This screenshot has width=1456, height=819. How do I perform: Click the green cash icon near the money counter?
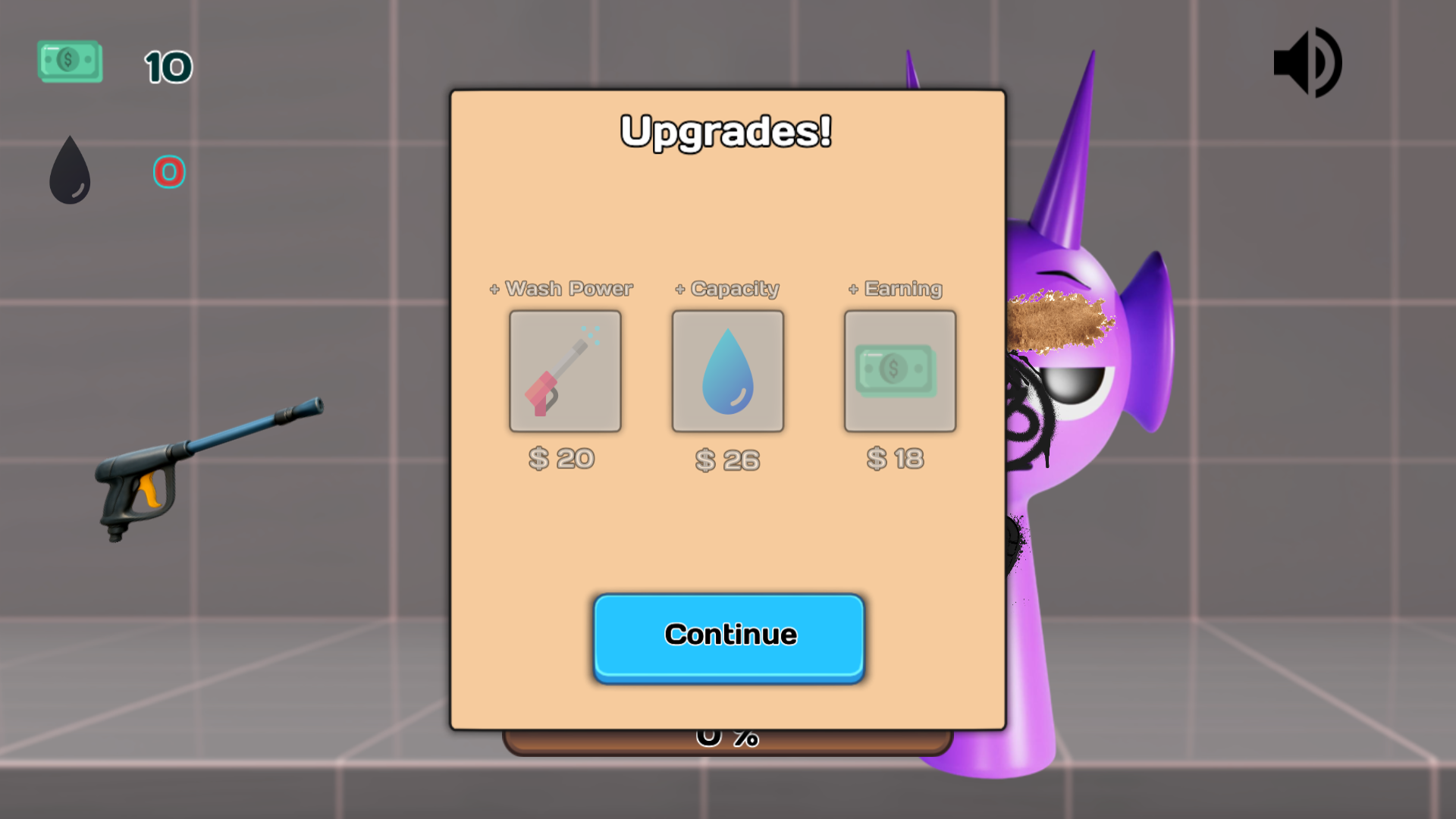(x=69, y=61)
